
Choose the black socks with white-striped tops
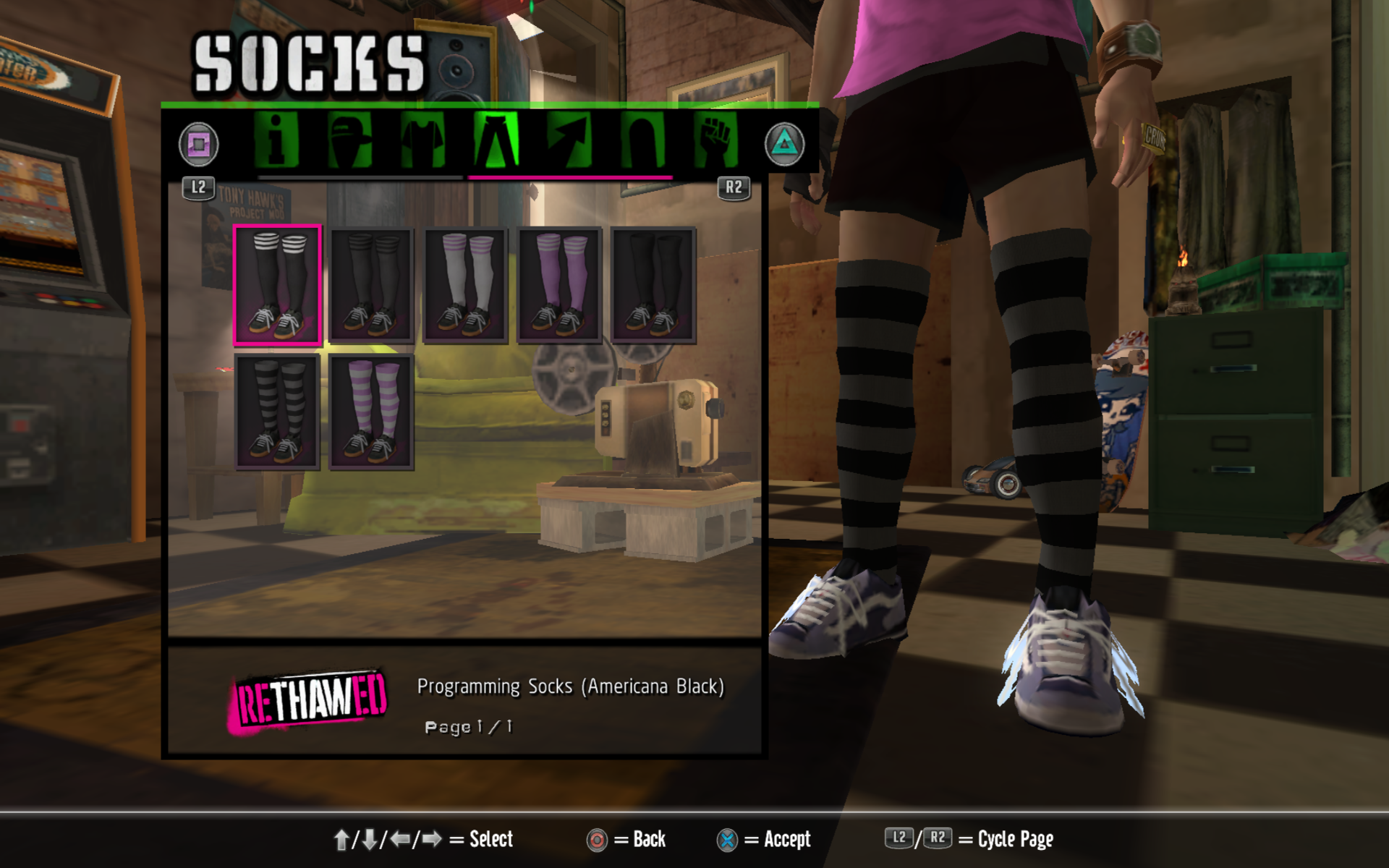pyautogui.click(x=277, y=285)
